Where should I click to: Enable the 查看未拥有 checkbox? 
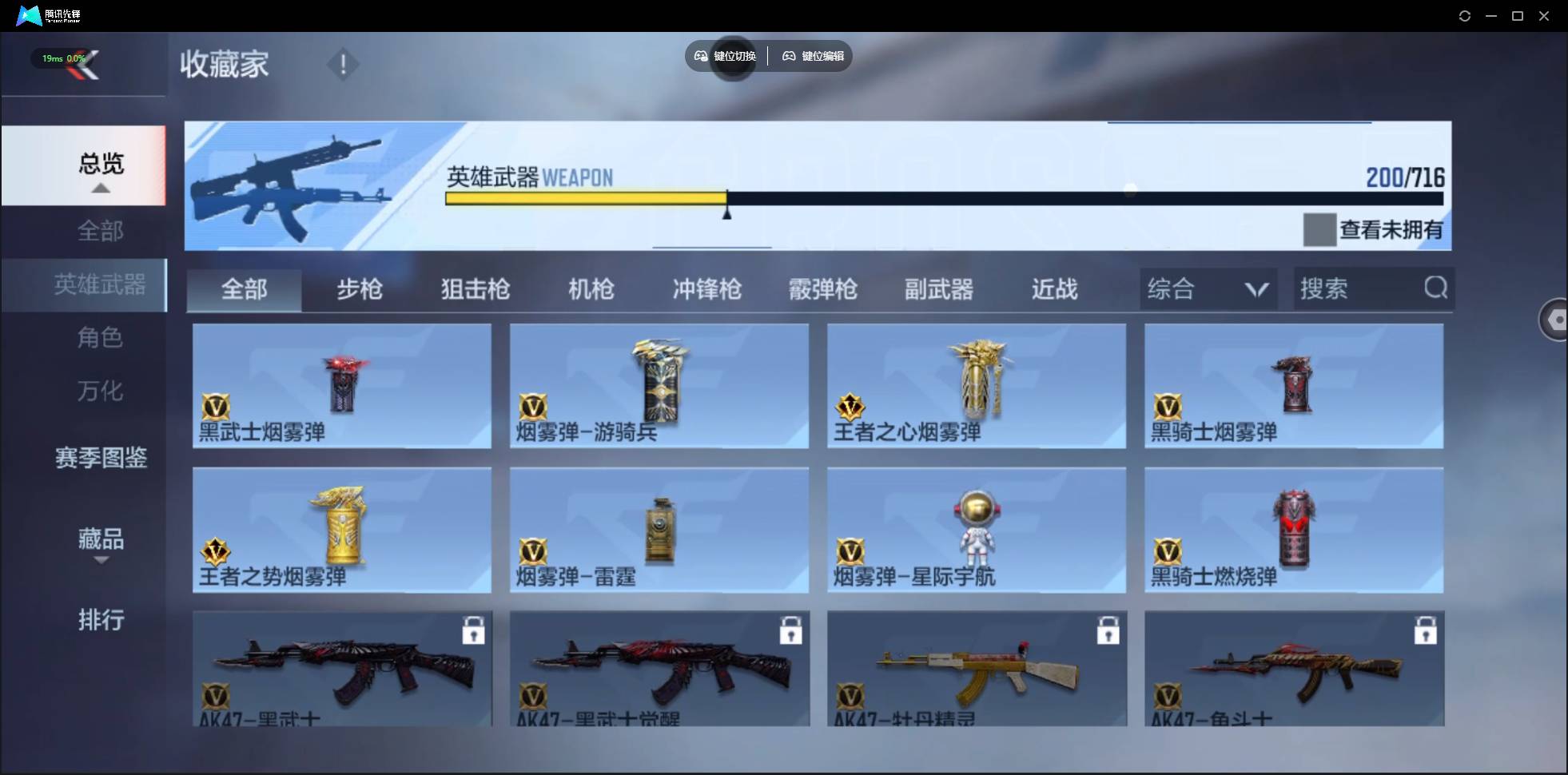coord(1322,230)
